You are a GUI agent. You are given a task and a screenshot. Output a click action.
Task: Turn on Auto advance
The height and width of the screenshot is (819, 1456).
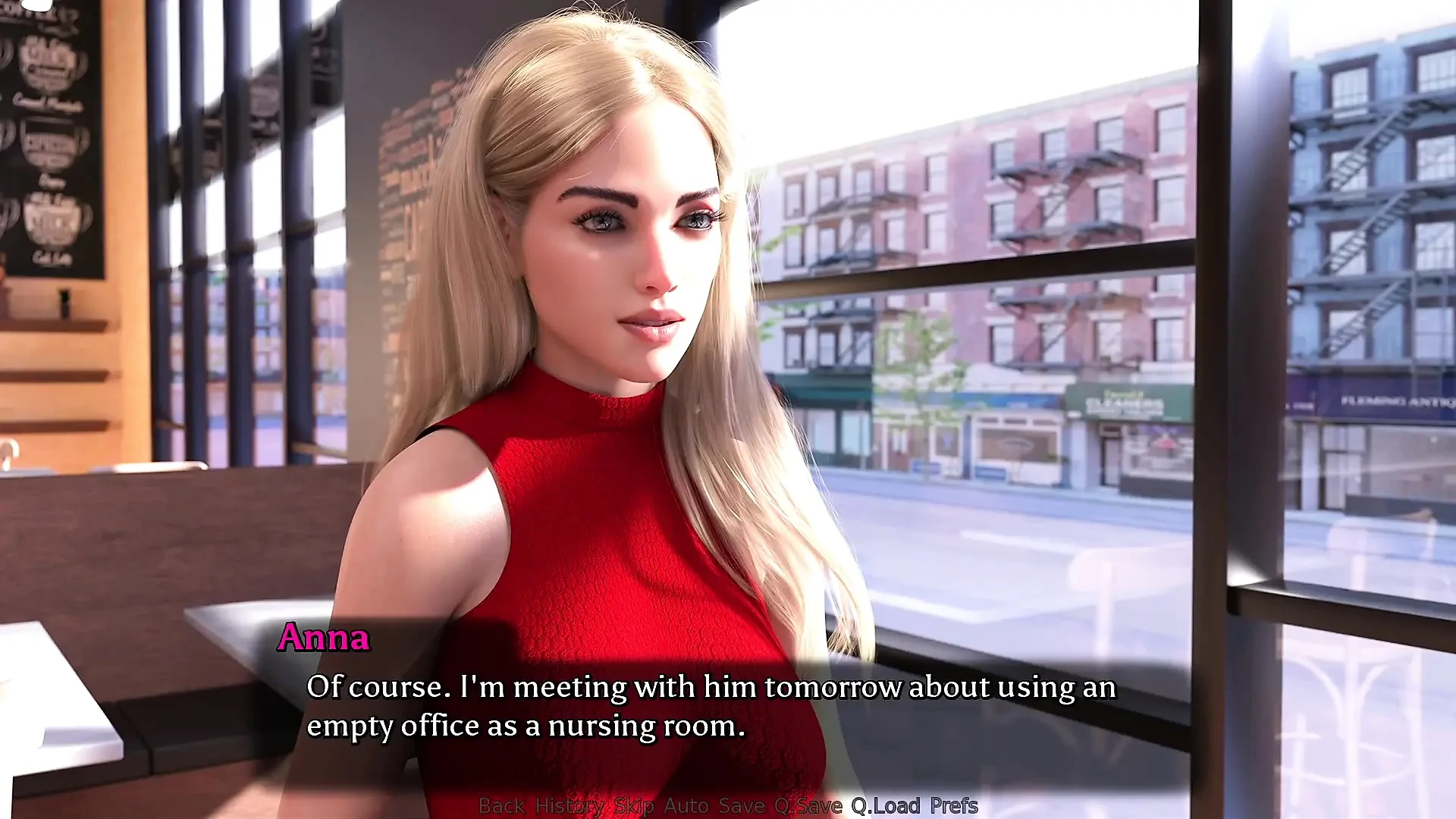[686, 805]
